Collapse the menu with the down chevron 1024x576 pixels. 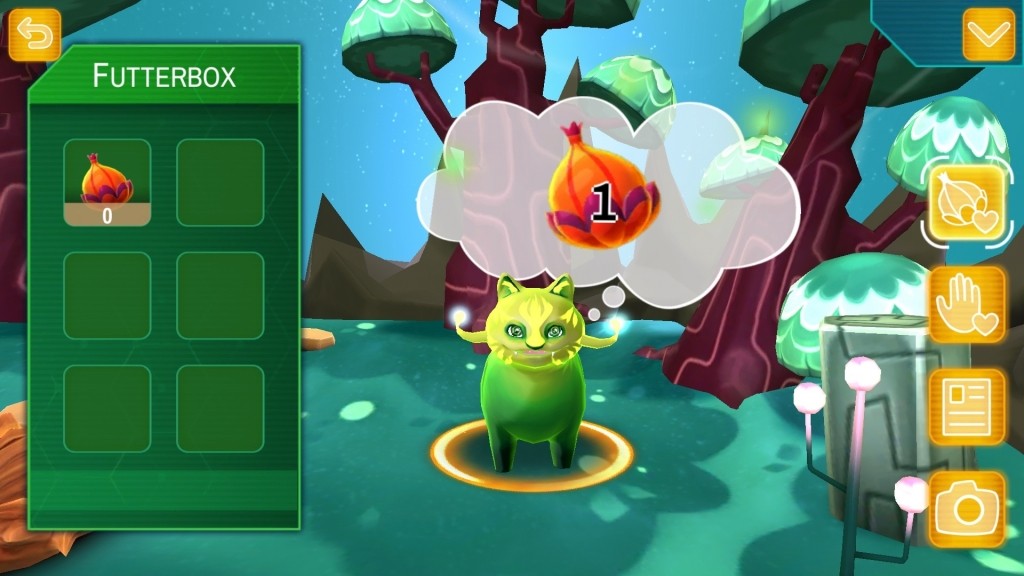tap(988, 35)
